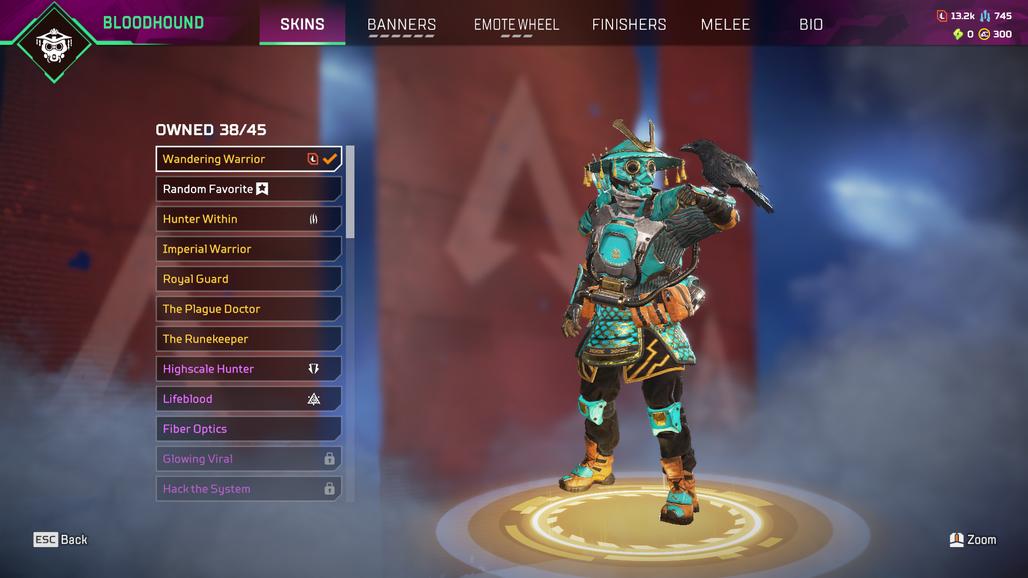The image size is (1028, 578).
Task: Go back using the Back button
Action: (61, 540)
